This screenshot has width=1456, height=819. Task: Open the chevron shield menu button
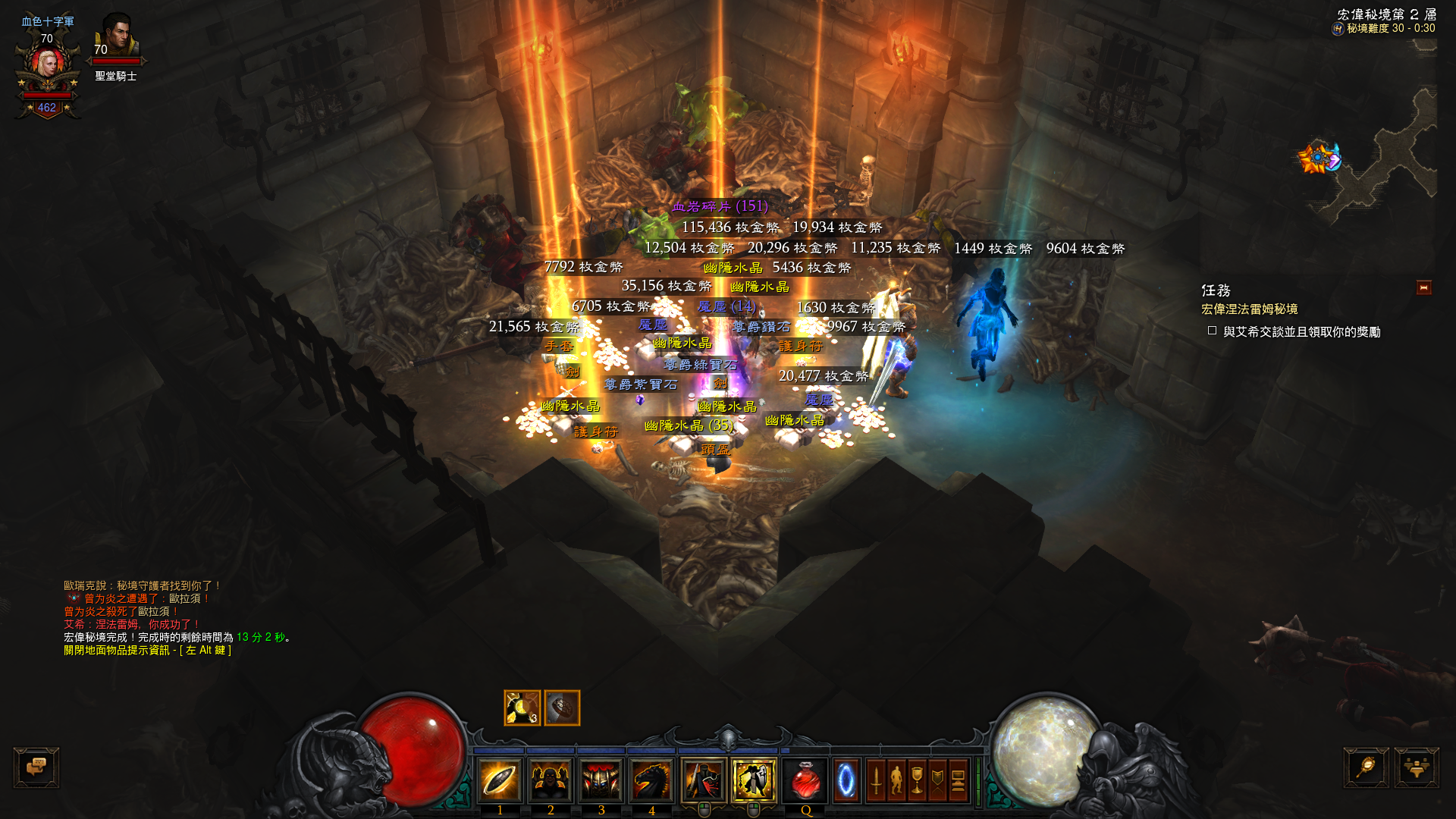pyautogui.click(x=937, y=780)
